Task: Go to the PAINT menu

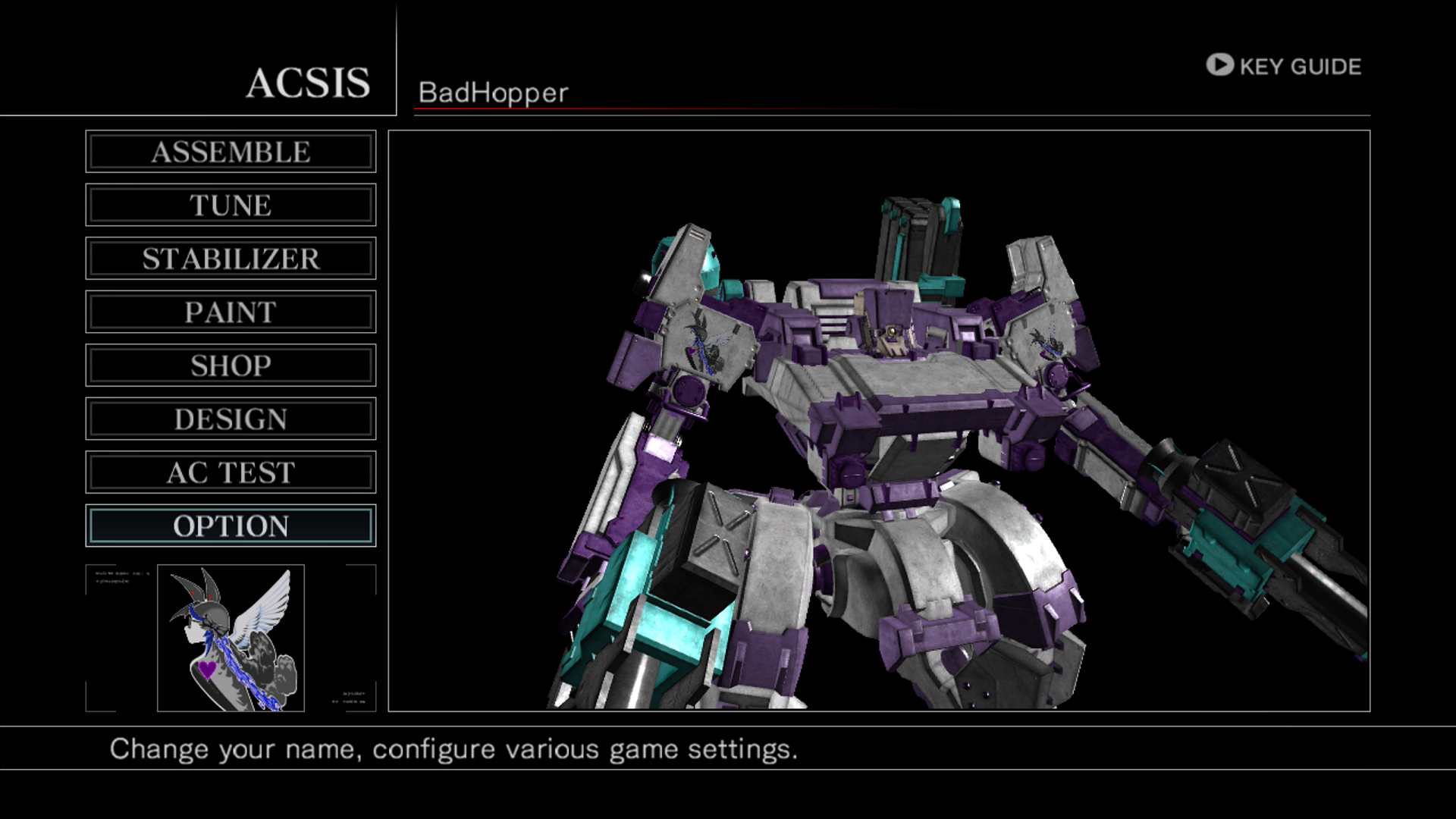Action: (231, 312)
